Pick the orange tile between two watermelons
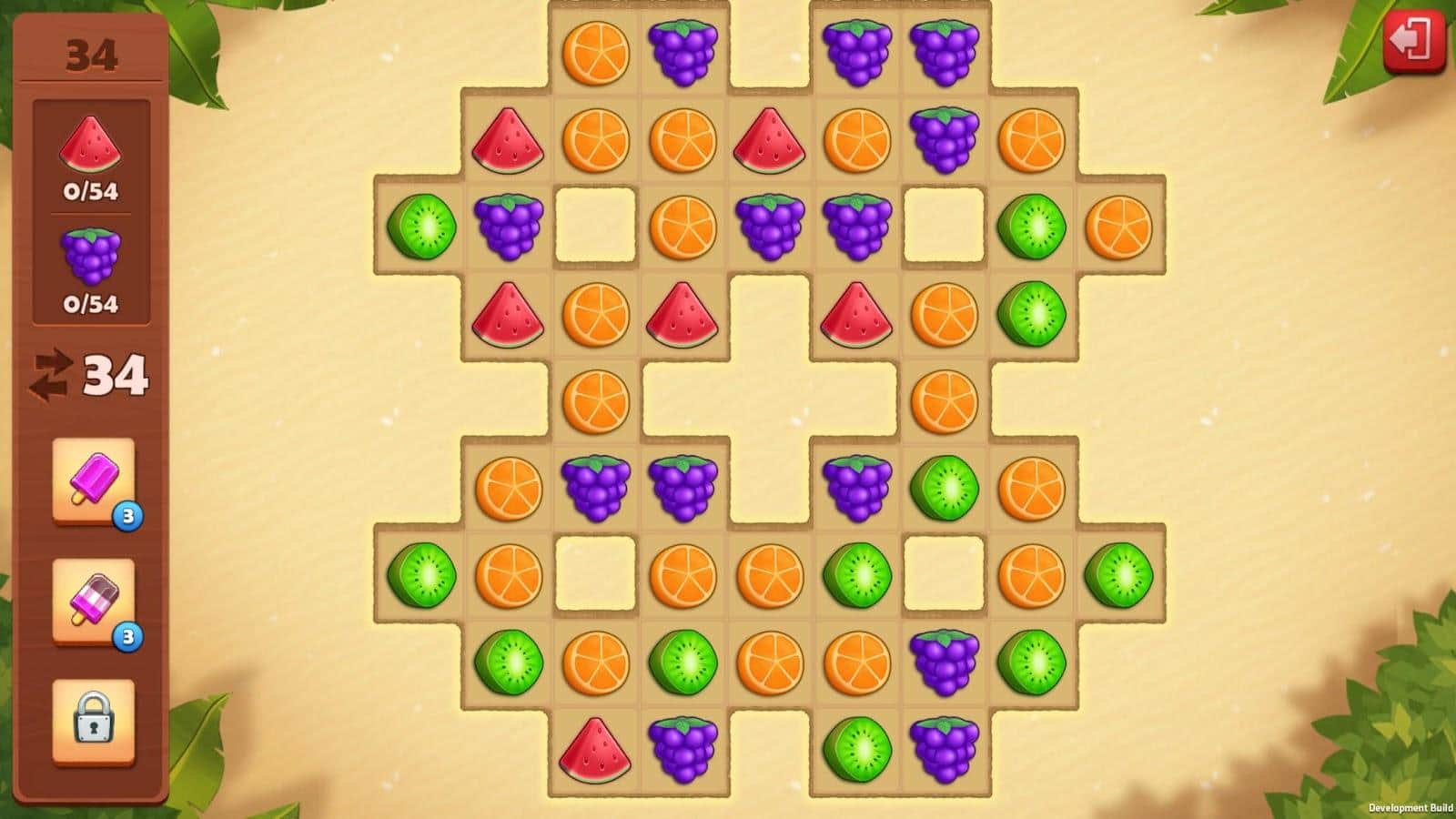This screenshot has width=1456, height=819. coord(595,314)
